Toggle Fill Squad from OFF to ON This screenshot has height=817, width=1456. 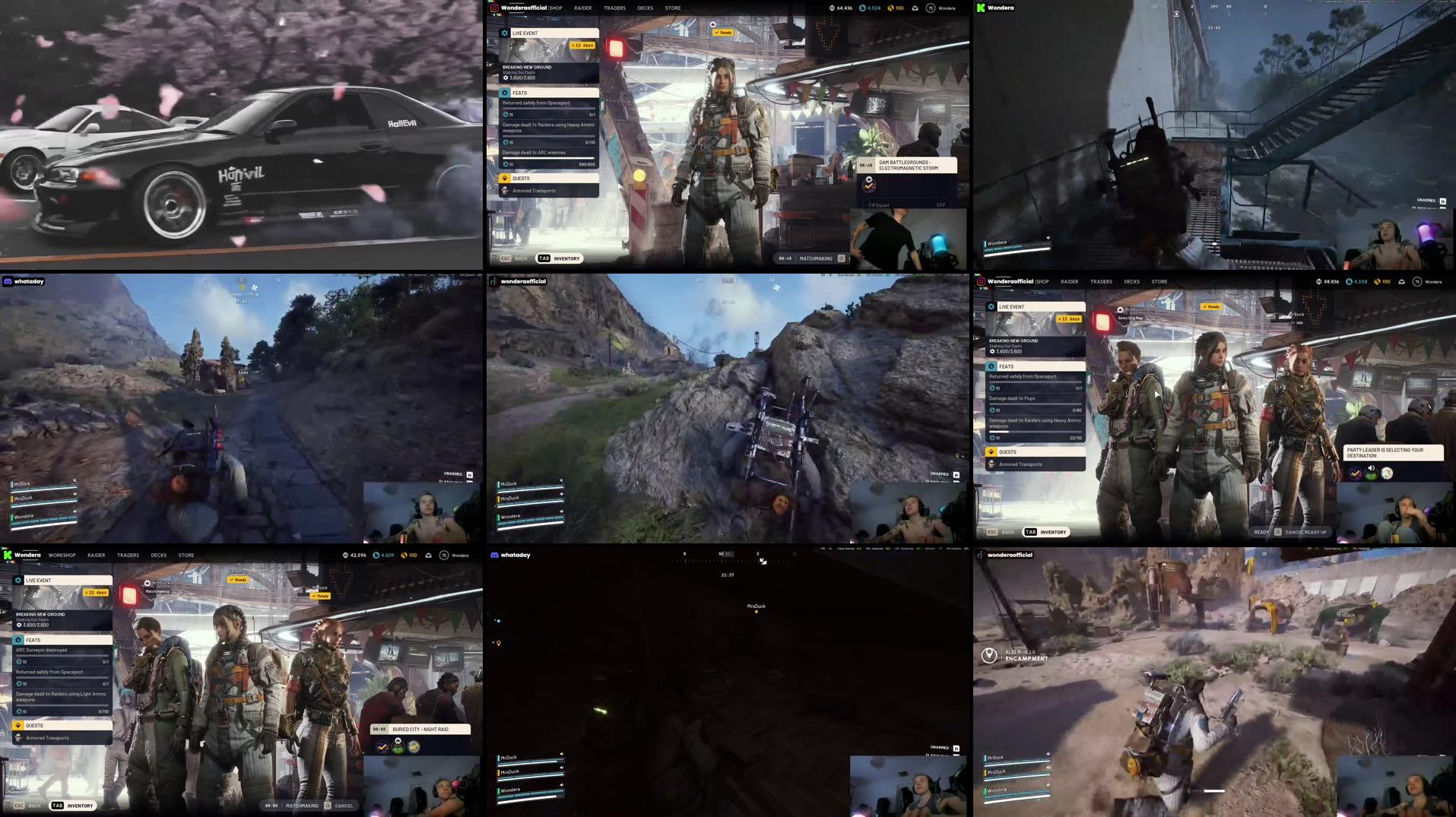[x=941, y=204]
